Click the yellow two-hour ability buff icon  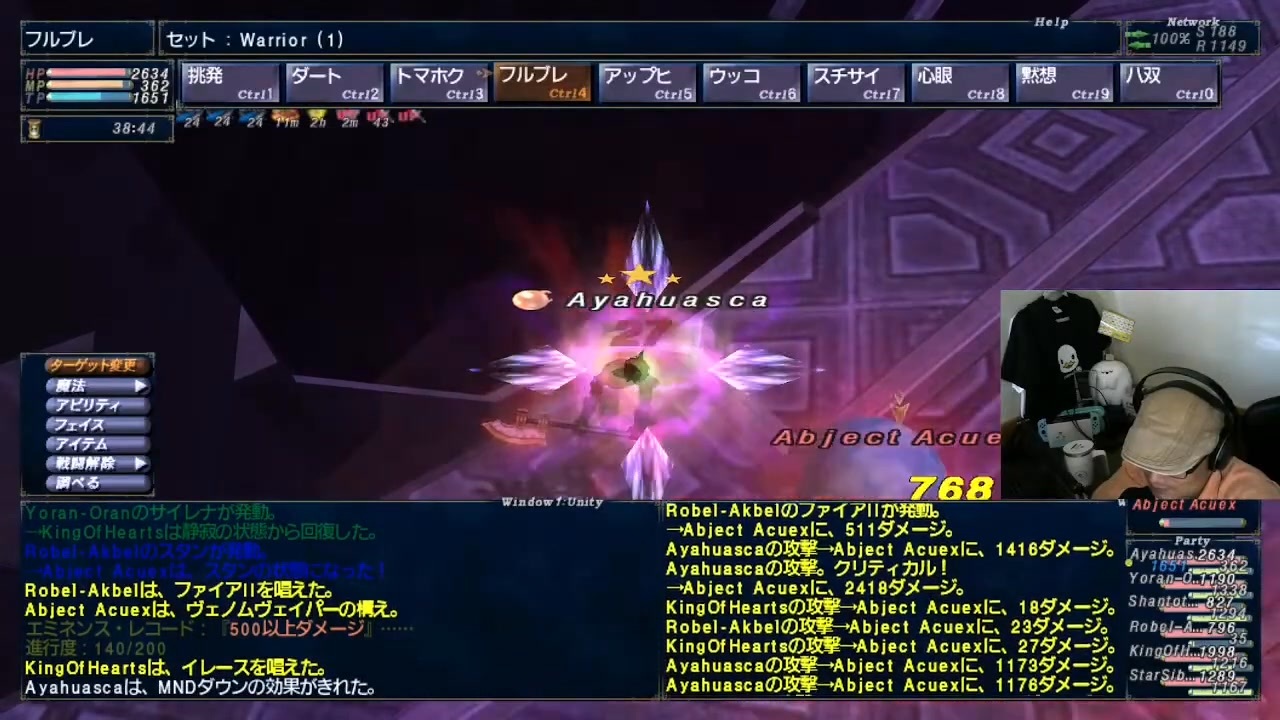point(318,118)
